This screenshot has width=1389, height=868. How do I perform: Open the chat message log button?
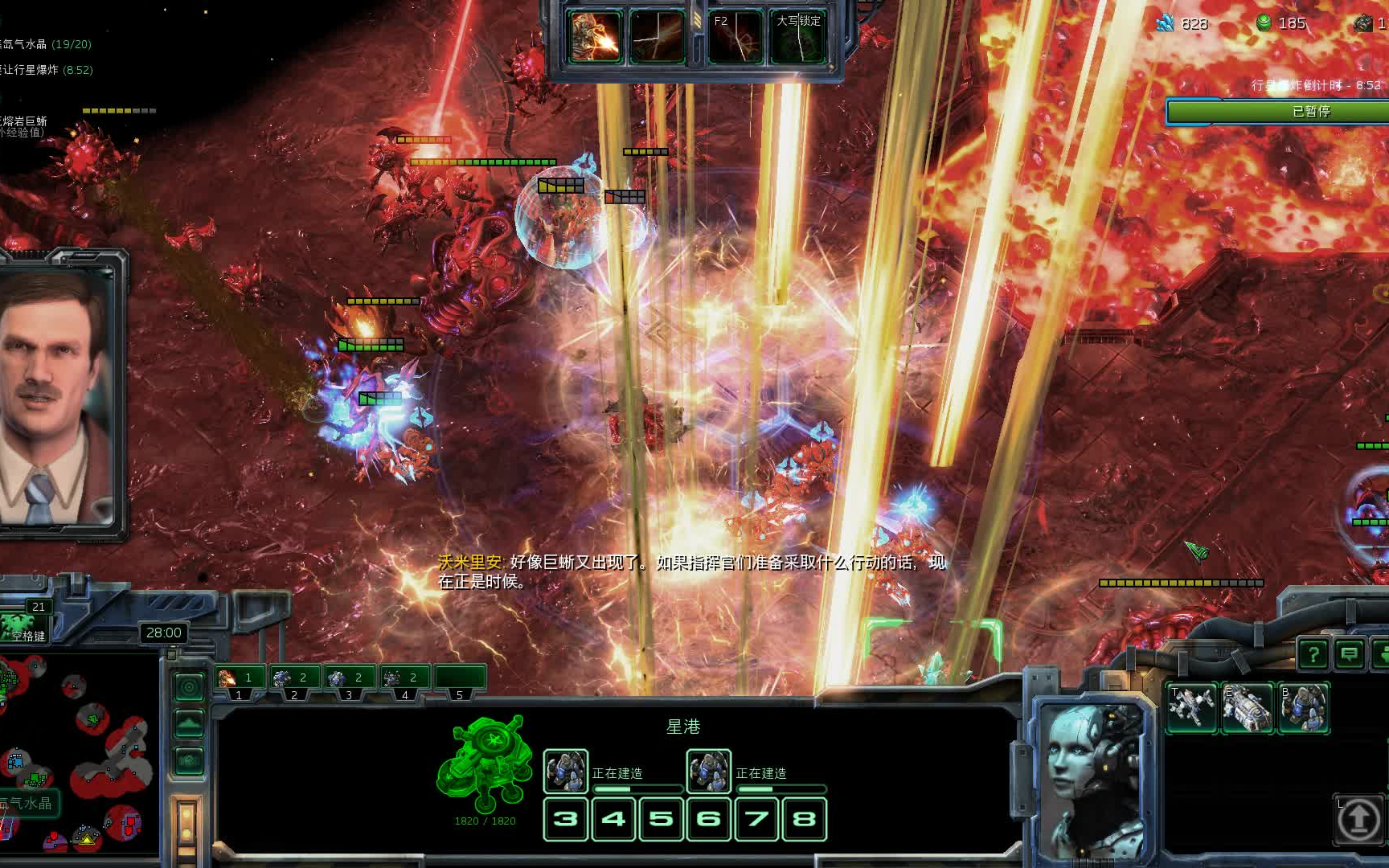point(1349,654)
